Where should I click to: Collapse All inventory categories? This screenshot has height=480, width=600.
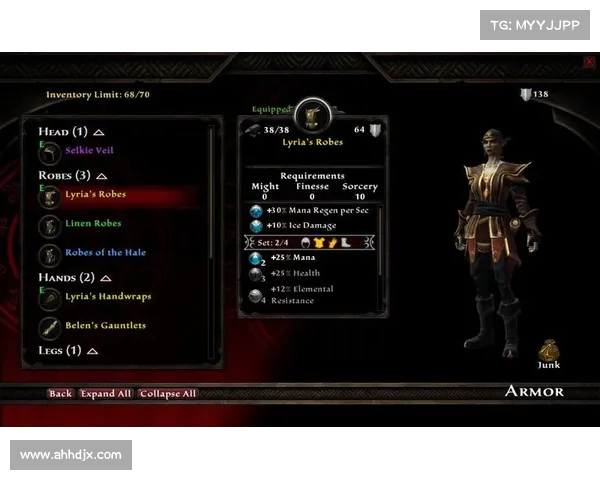click(x=168, y=394)
